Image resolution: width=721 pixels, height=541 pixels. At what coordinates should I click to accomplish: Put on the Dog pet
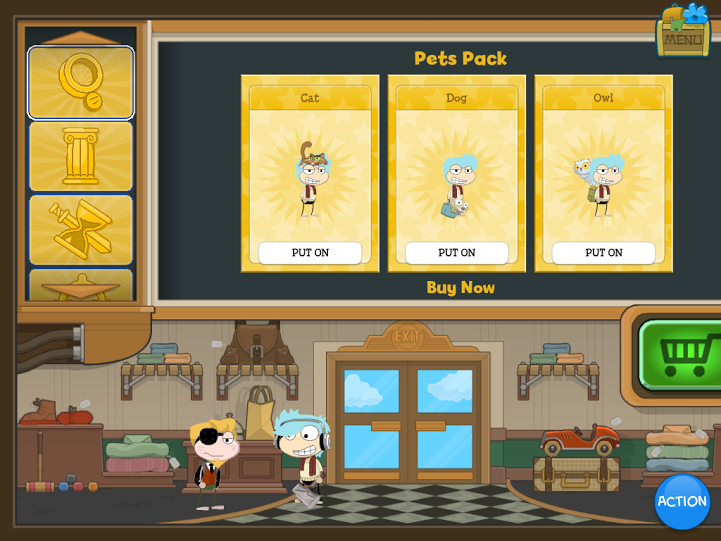[457, 253]
